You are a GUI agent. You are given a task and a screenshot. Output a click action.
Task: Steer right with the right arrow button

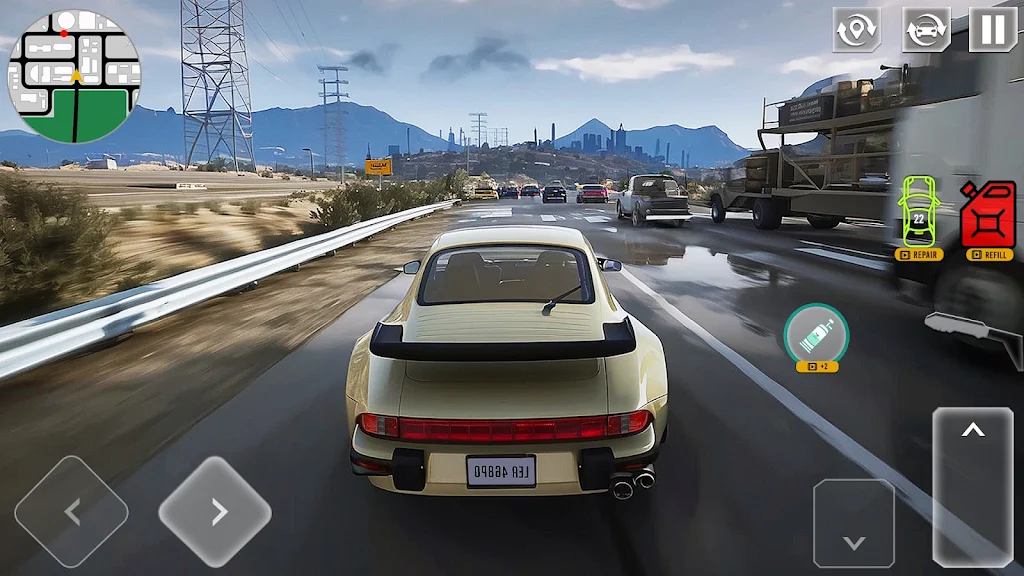pyautogui.click(x=215, y=512)
